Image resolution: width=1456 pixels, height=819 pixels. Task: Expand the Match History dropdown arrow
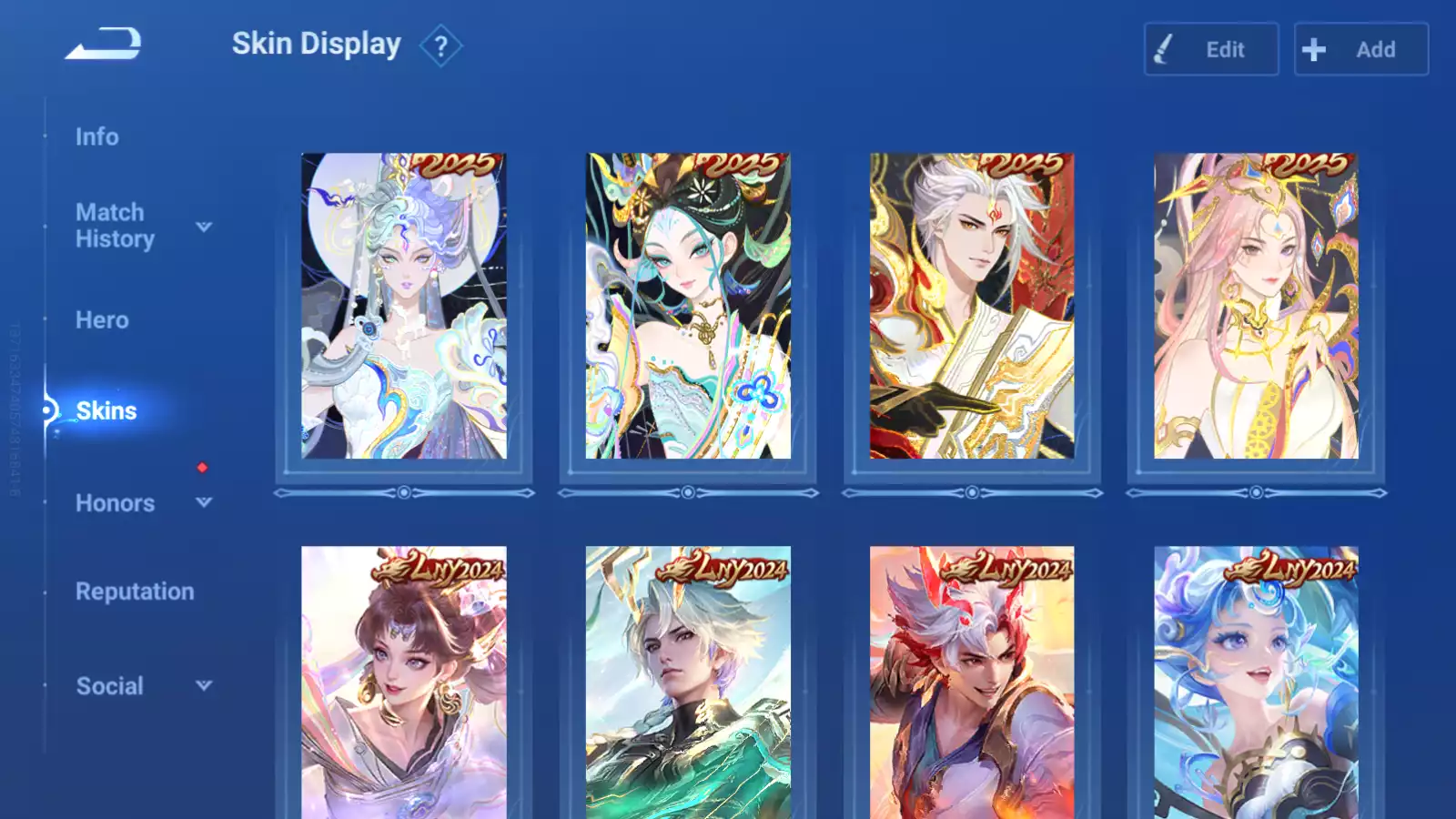point(204,227)
